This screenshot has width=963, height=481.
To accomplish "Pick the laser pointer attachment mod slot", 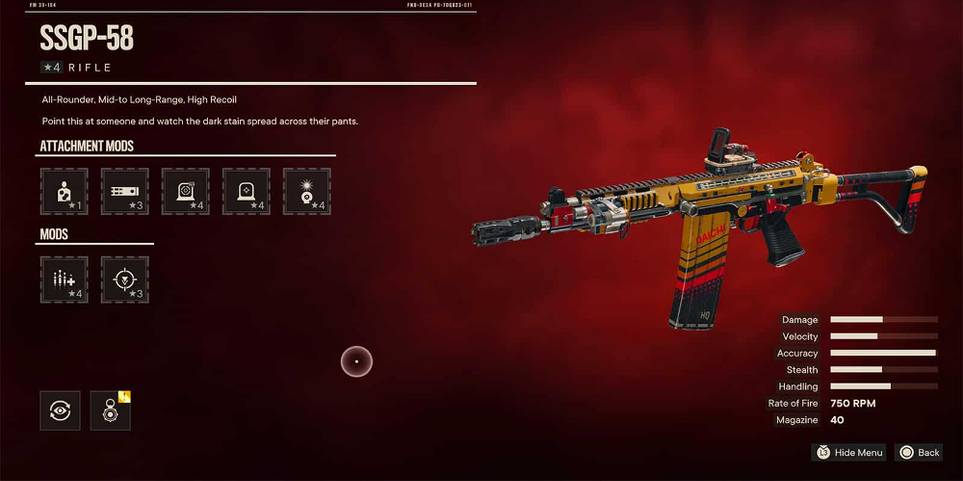I will point(307,191).
